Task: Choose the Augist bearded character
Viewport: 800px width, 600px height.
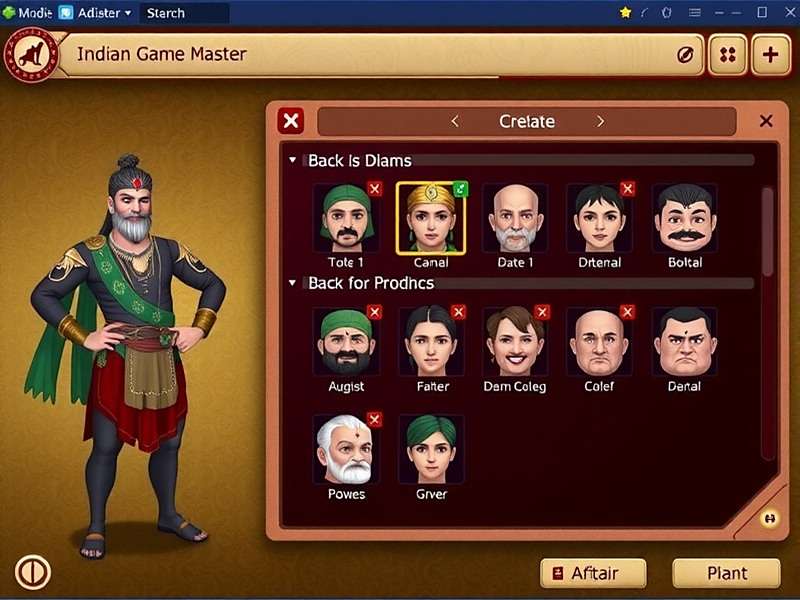Action: 346,342
